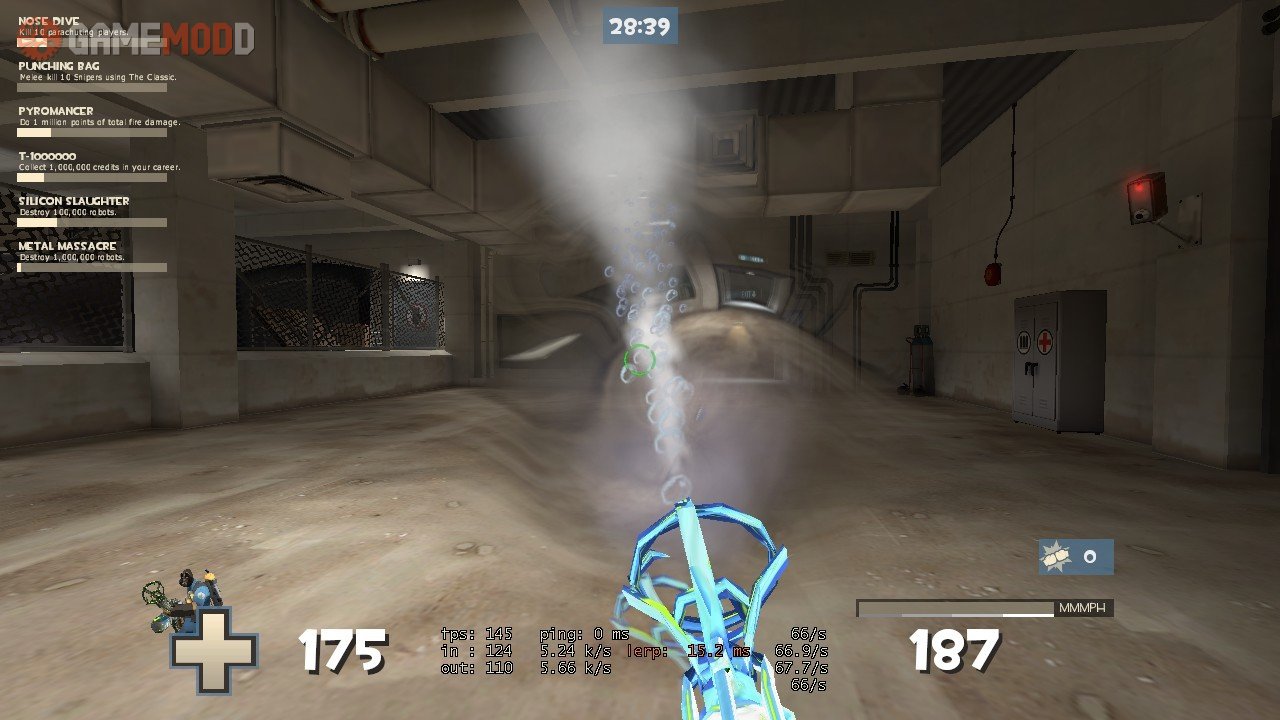Screen dimensions: 1280x720
Task: Click the Pyro class portrait icon
Action: 190,598
